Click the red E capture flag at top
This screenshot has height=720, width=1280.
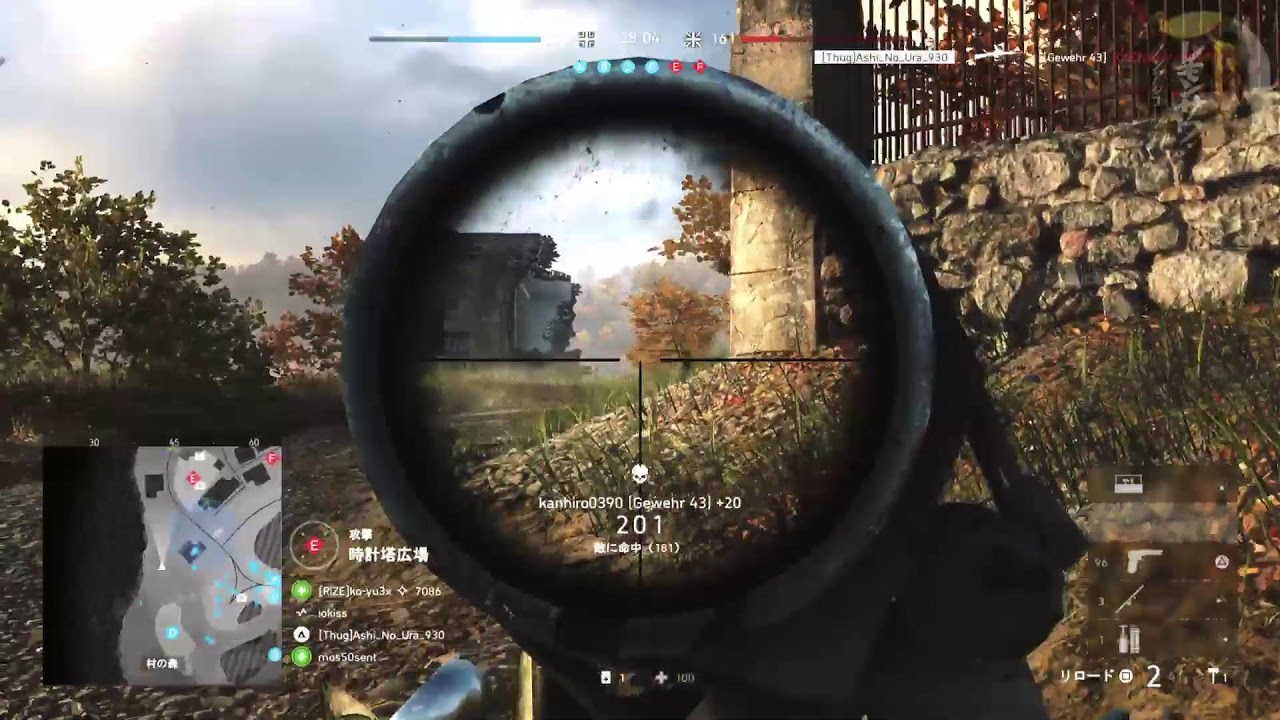coord(676,67)
